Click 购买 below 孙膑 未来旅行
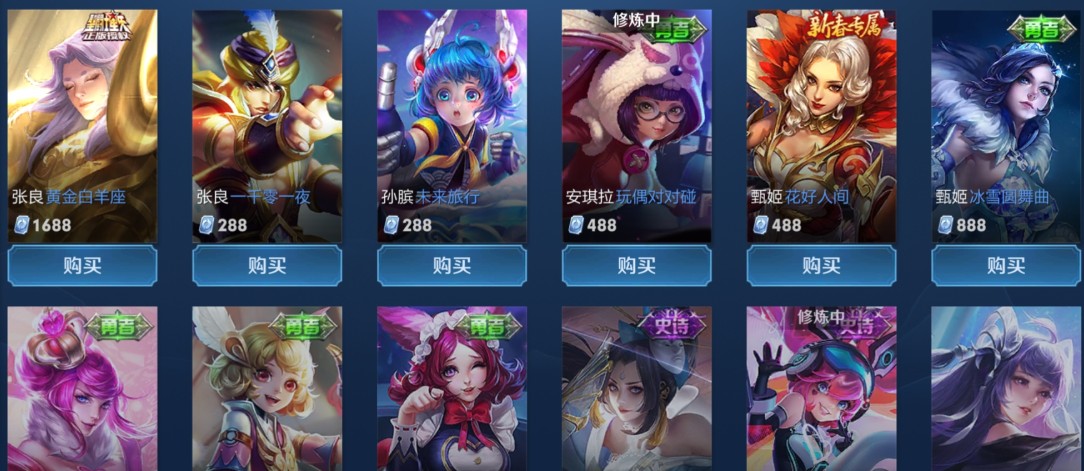Viewport: 1084px width, 471px height. click(452, 266)
